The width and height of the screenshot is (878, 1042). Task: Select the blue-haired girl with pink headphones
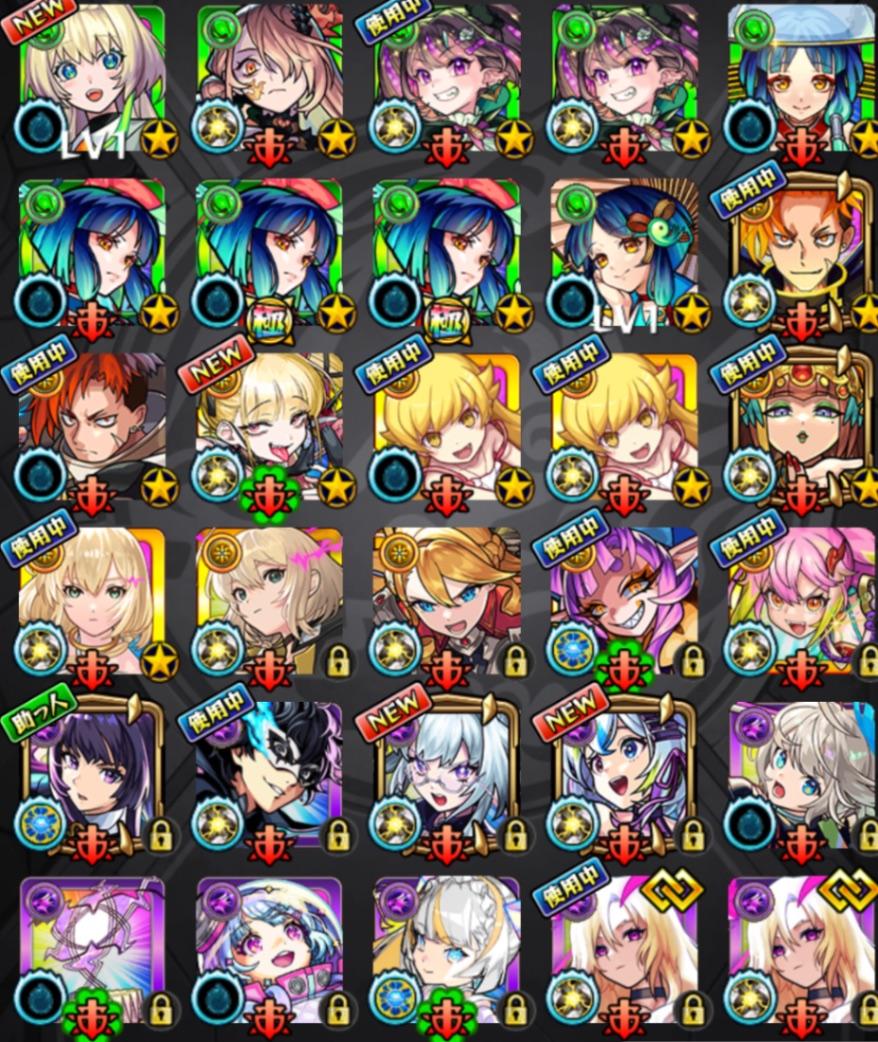pyautogui.click(x=269, y=950)
